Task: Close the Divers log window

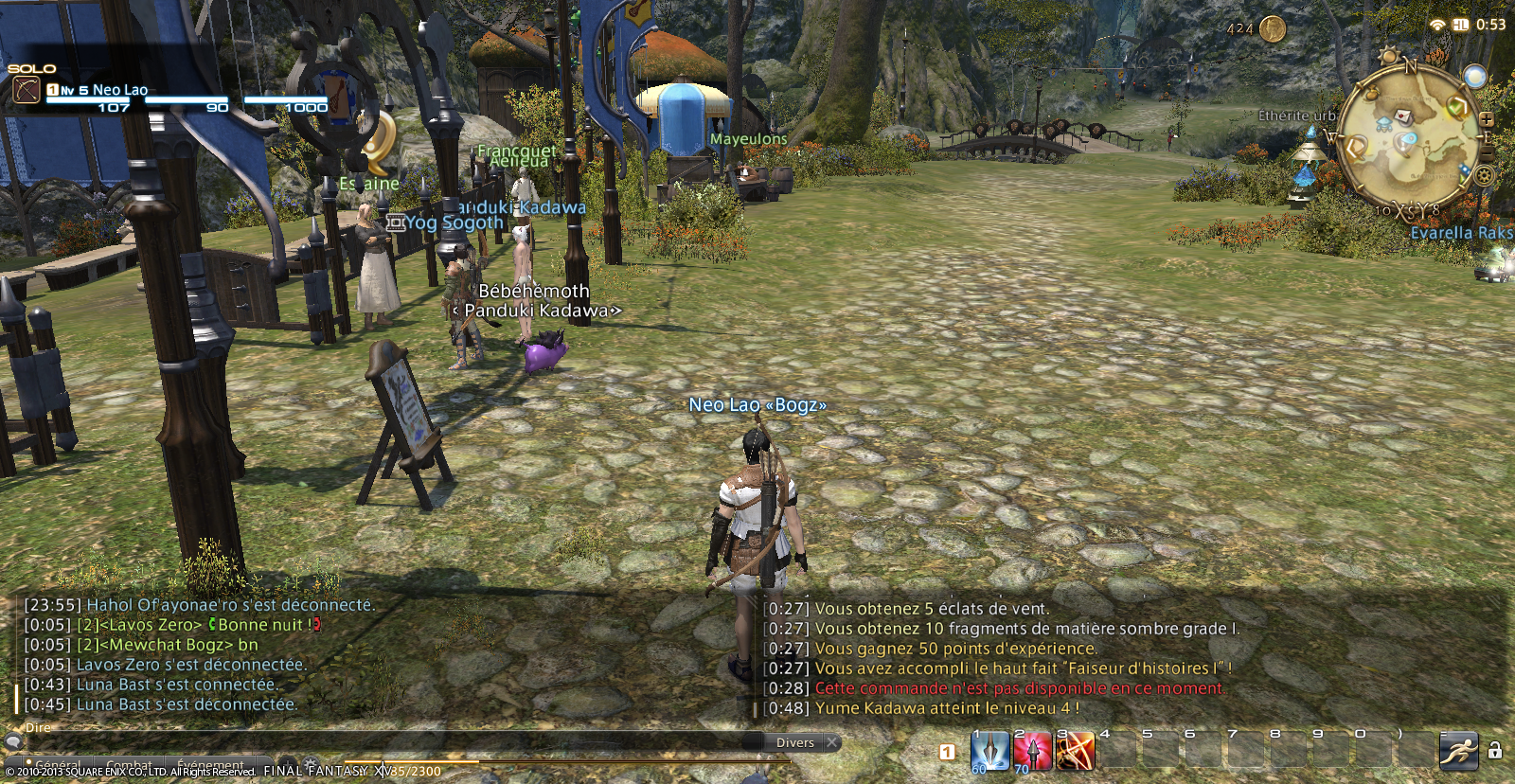Action: click(x=831, y=742)
